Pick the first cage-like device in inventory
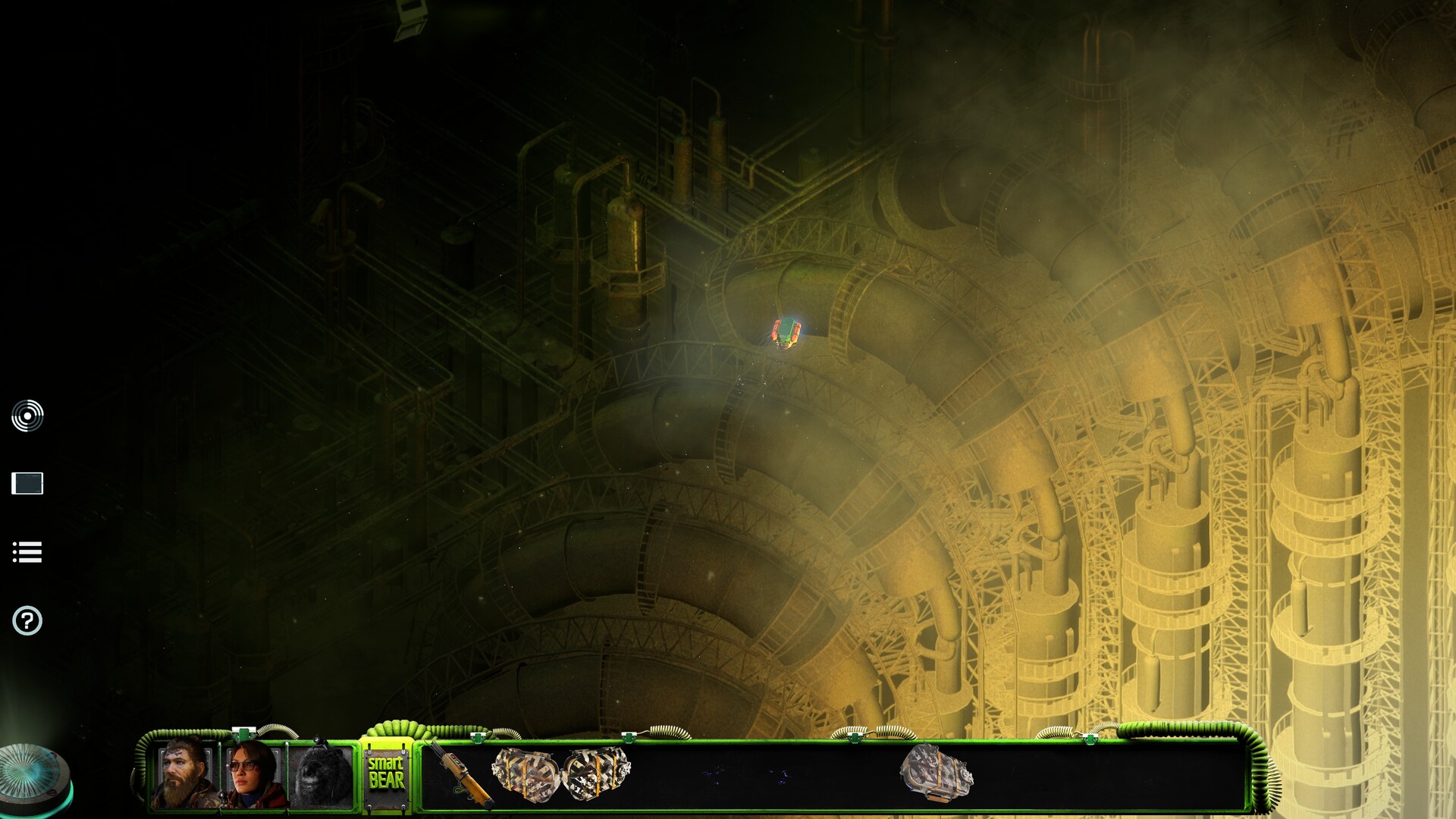Viewport: 1456px width, 819px height. click(525, 773)
